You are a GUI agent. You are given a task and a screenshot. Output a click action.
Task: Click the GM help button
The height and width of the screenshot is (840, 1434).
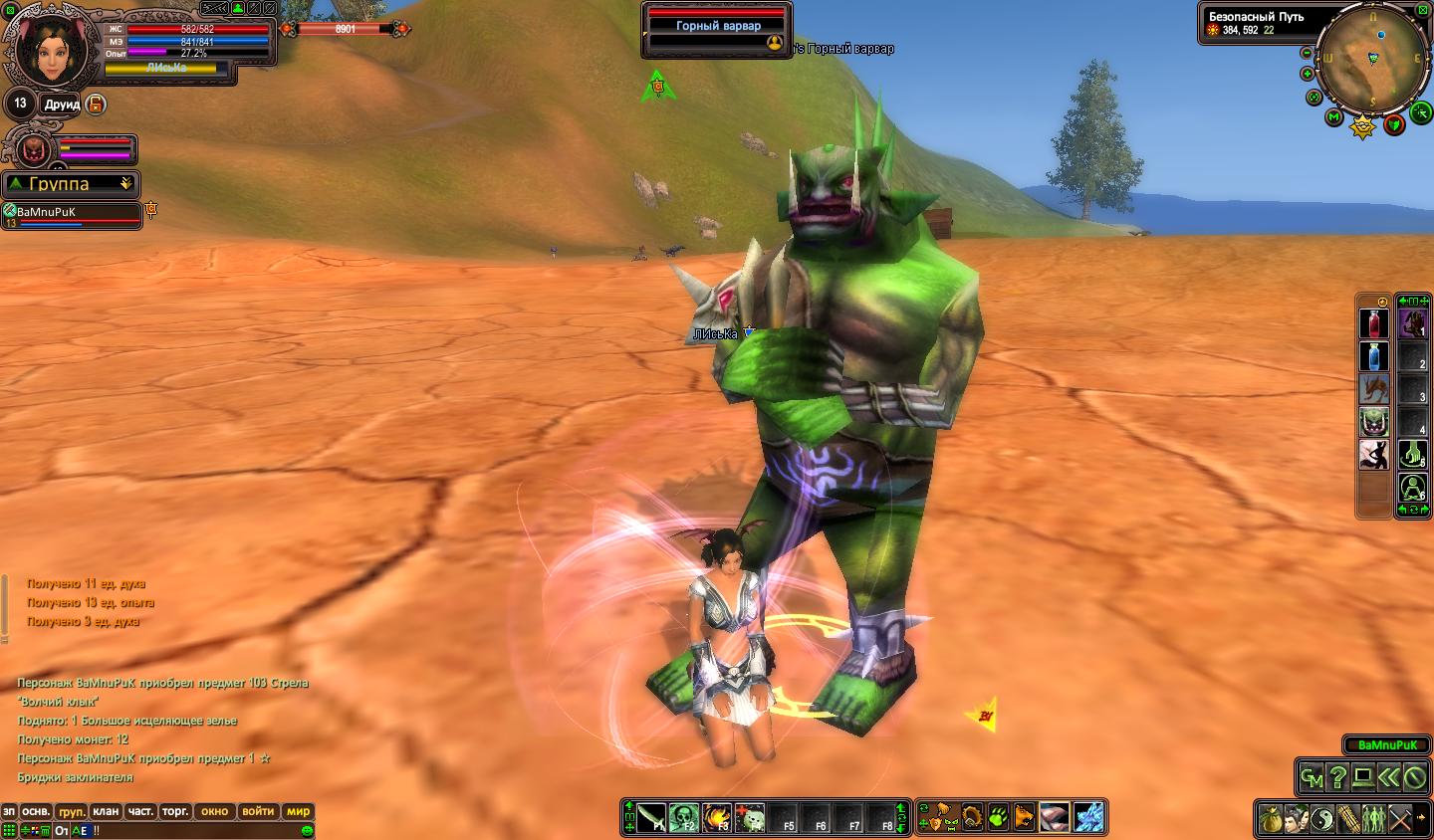click(x=1313, y=777)
